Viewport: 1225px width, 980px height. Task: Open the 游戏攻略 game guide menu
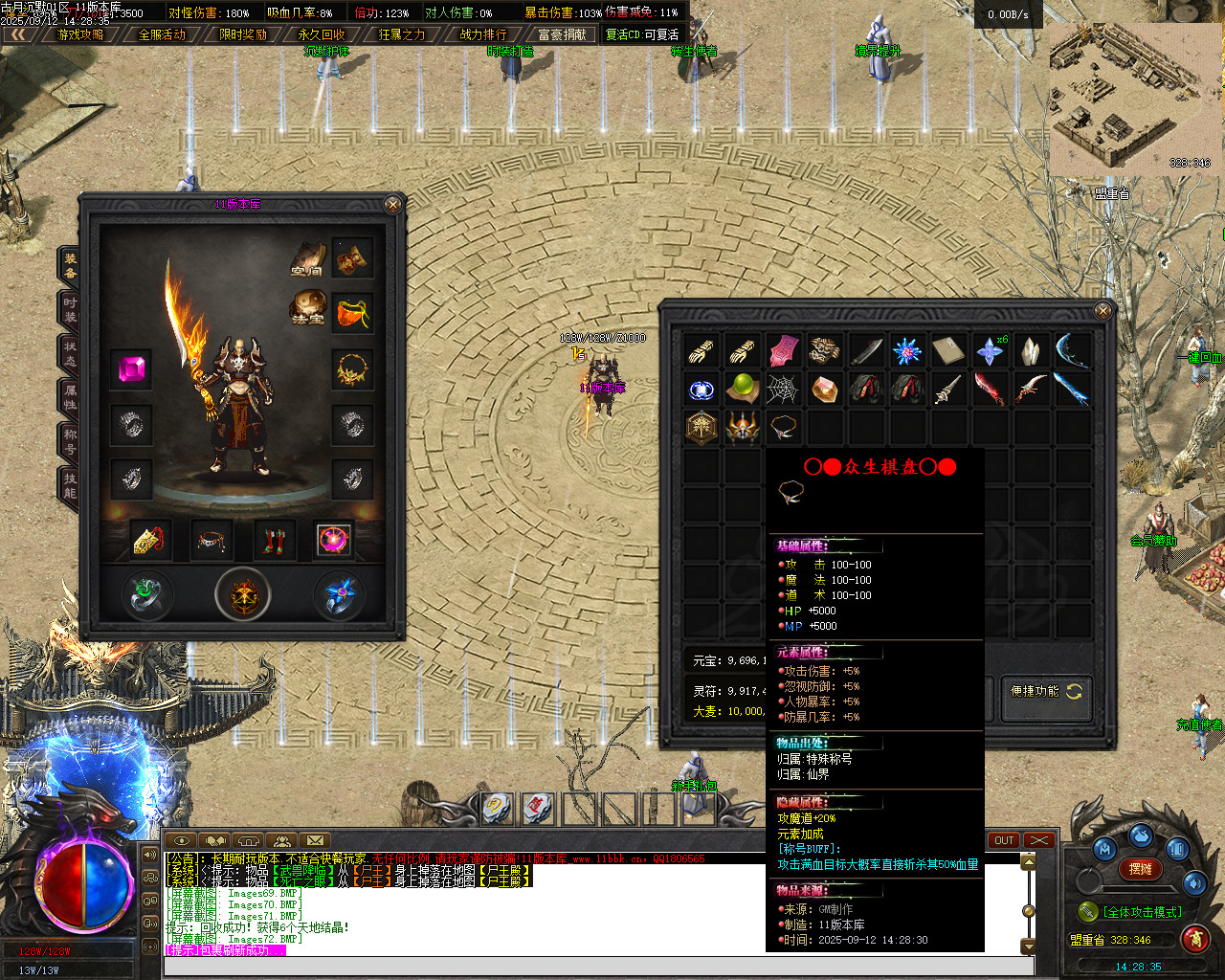pos(80,34)
